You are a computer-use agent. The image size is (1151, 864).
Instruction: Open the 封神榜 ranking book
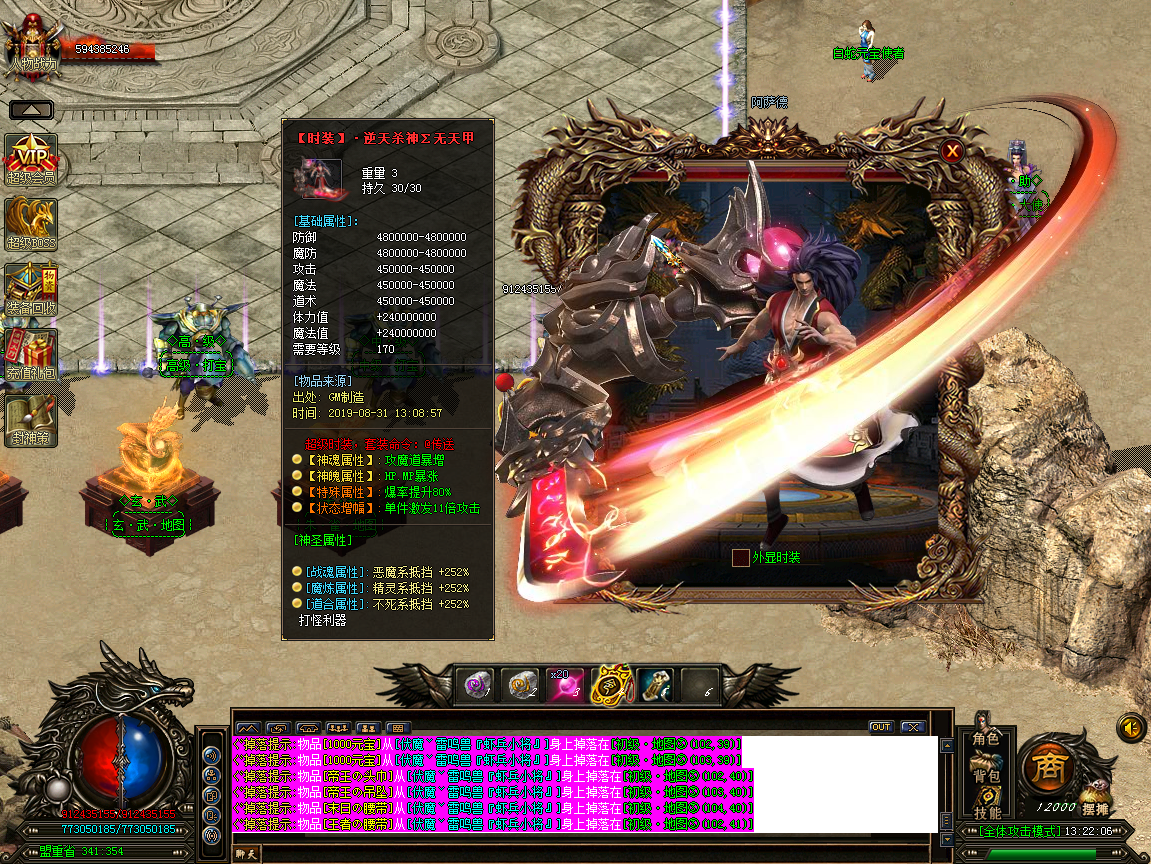31,419
